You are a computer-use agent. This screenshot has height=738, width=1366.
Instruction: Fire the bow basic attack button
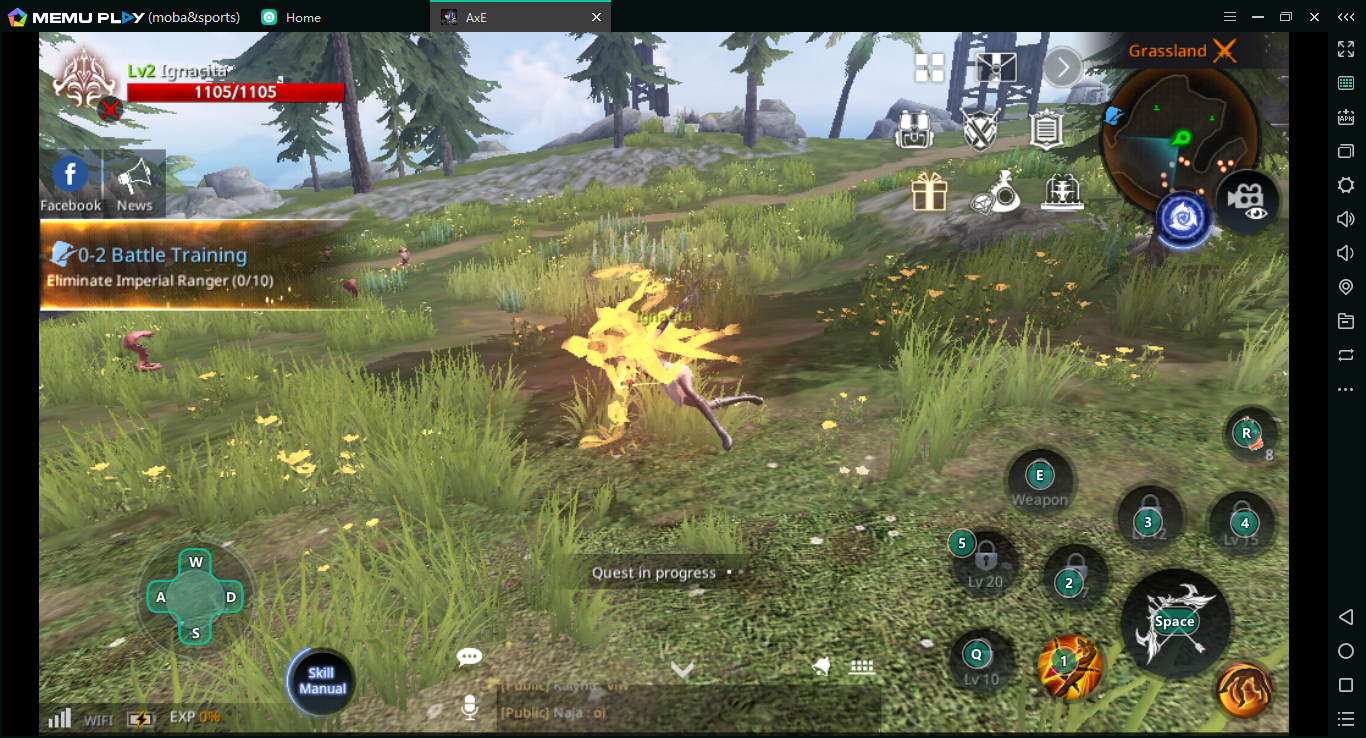point(1174,622)
